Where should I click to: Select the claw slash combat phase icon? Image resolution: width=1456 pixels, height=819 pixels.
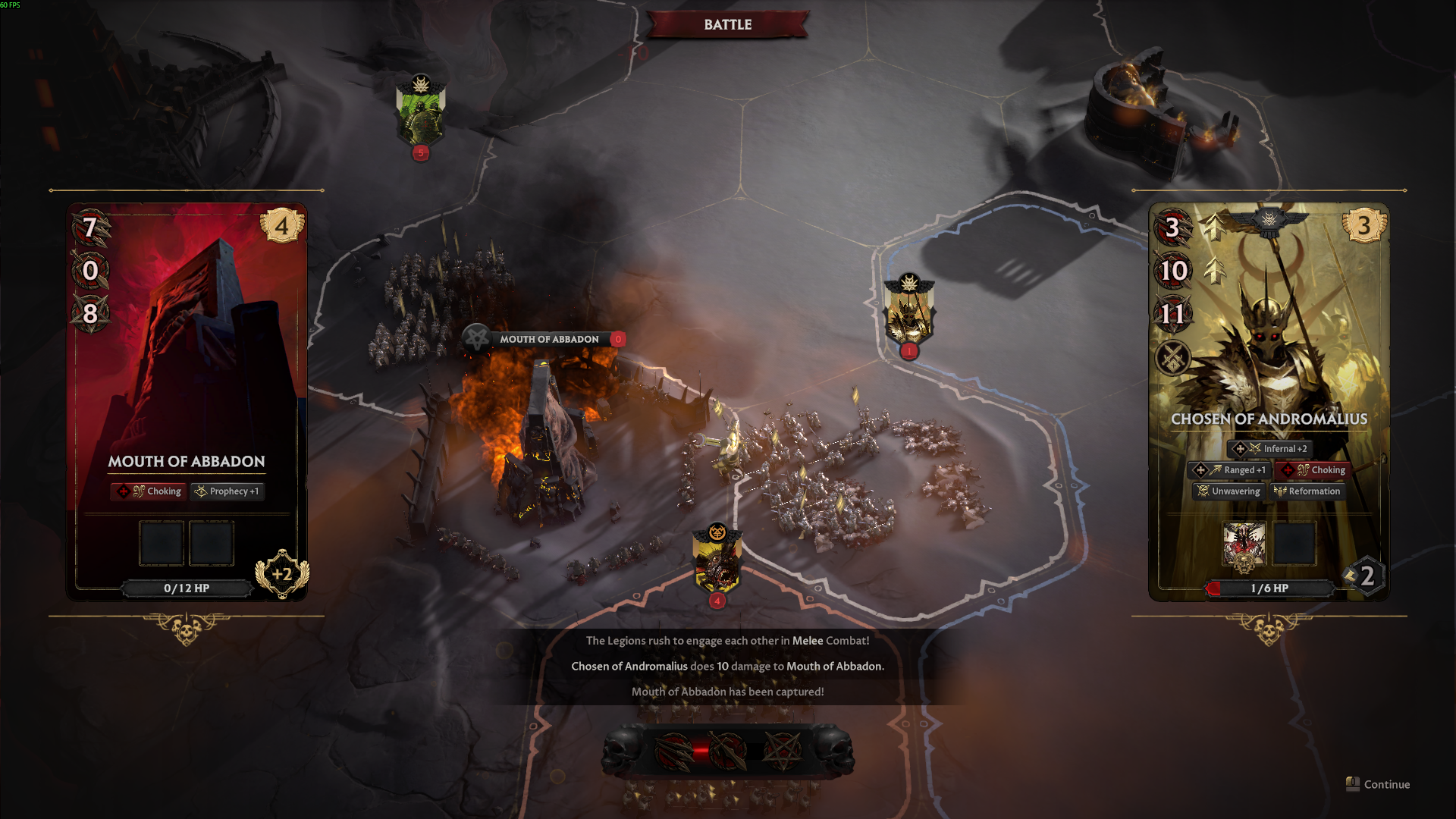tap(673, 751)
